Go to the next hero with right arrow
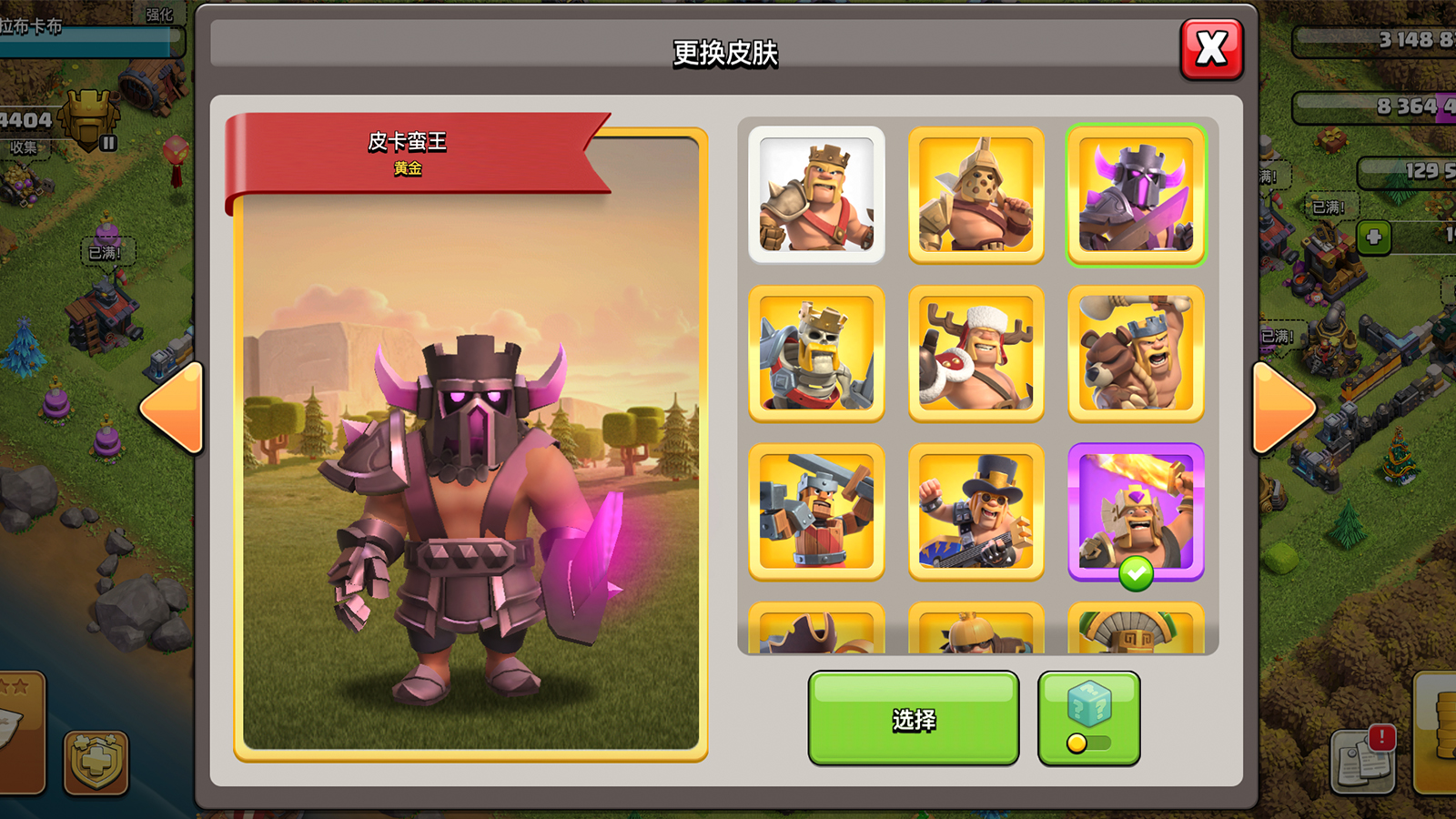 pos(1283,409)
